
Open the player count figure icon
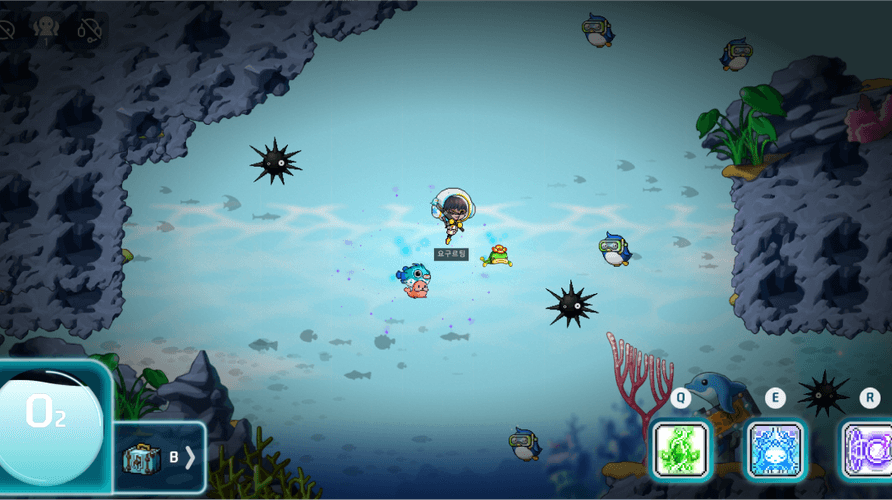(46, 30)
